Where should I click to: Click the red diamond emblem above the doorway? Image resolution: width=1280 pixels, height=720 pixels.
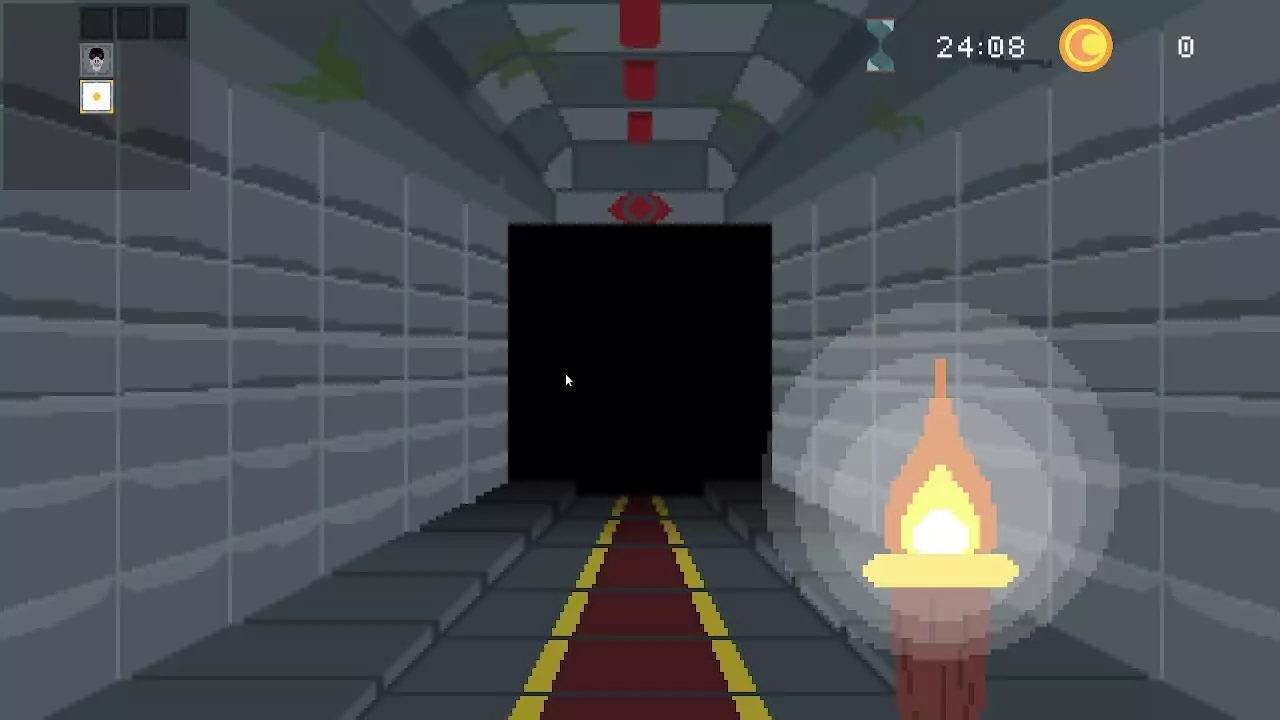point(640,208)
